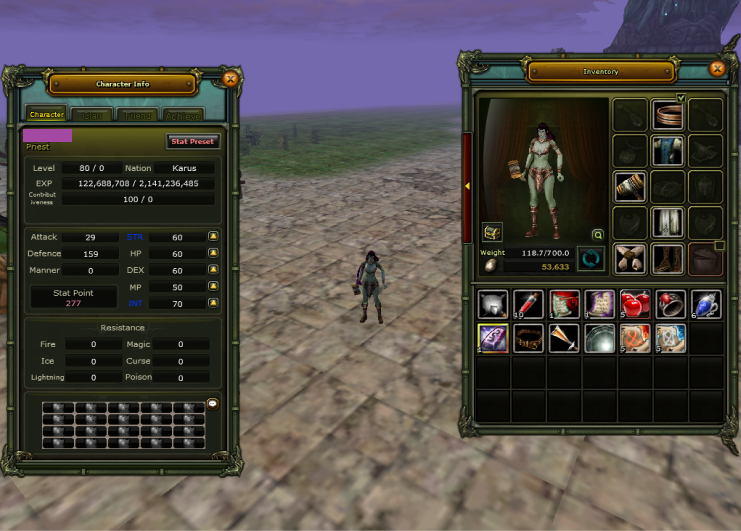The height and width of the screenshot is (531, 741).
Task: Open the Stat Preset menu
Action: tap(193, 142)
